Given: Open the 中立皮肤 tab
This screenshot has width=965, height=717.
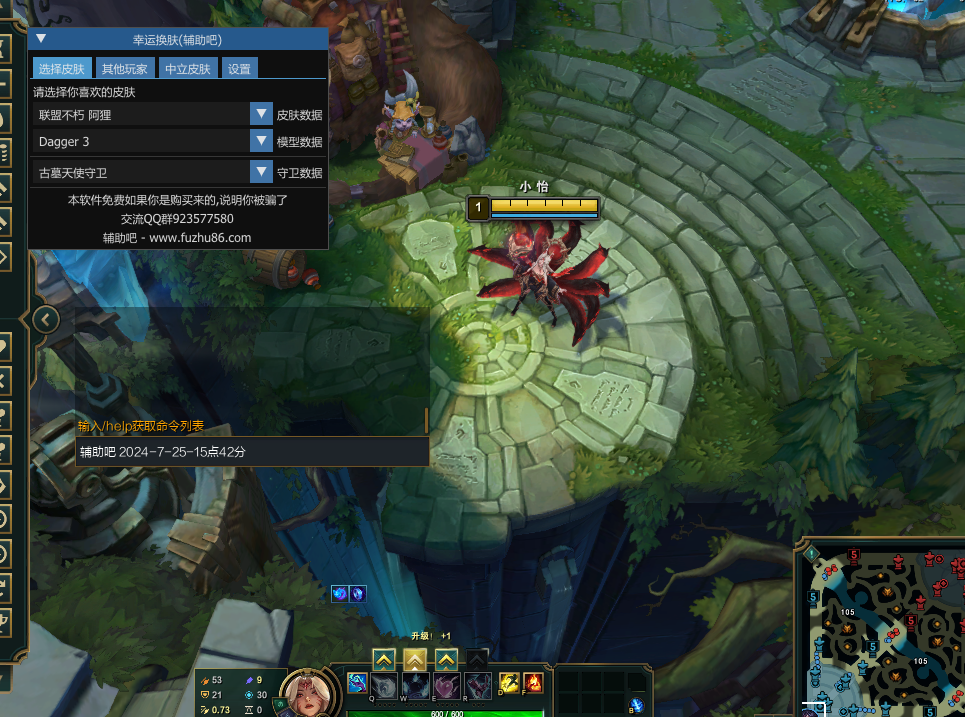Looking at the screenshot, I should click(x=188, y=69).
